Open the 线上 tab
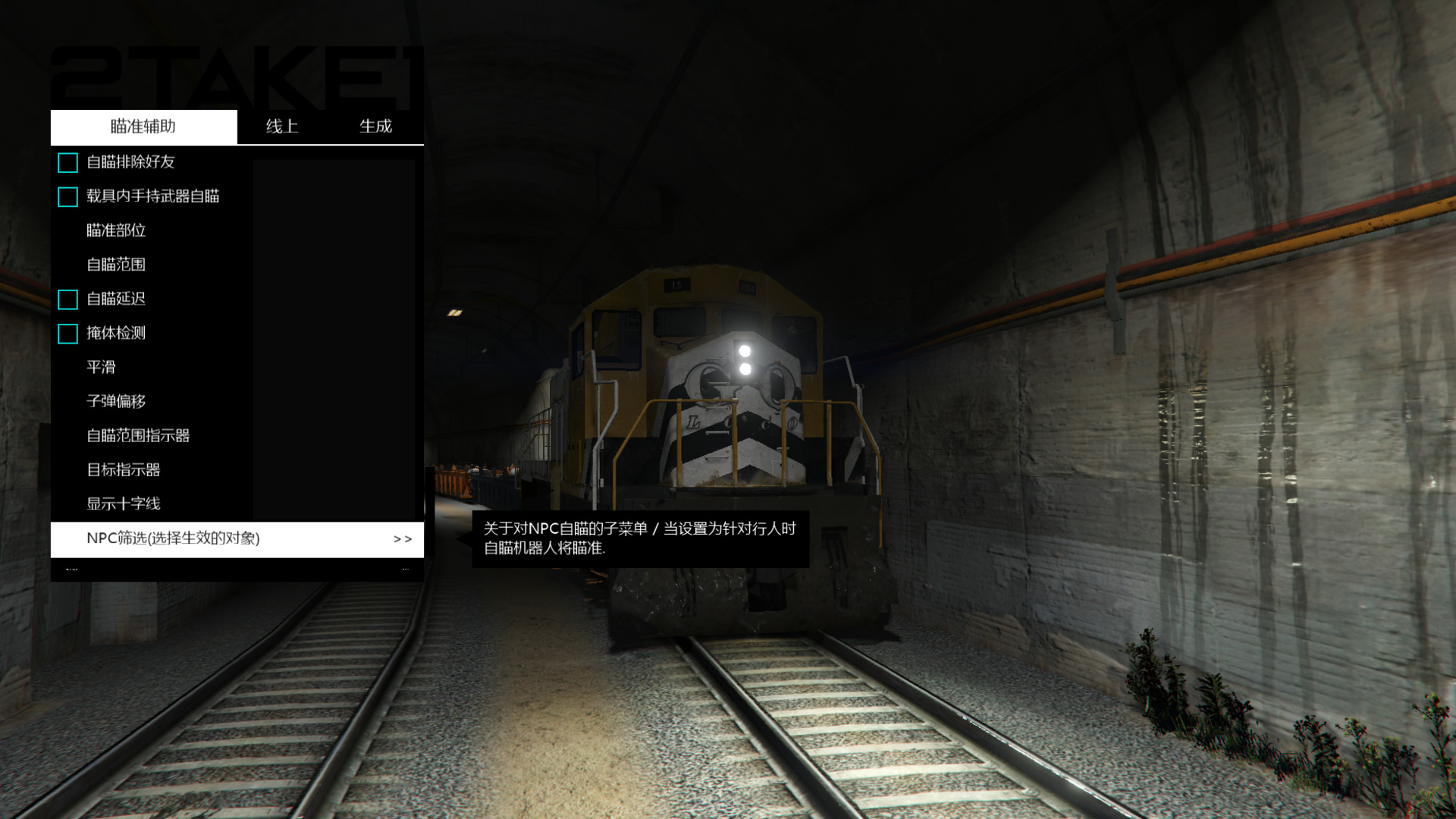This screenshot has width=1456, height=819. point(282,127)
